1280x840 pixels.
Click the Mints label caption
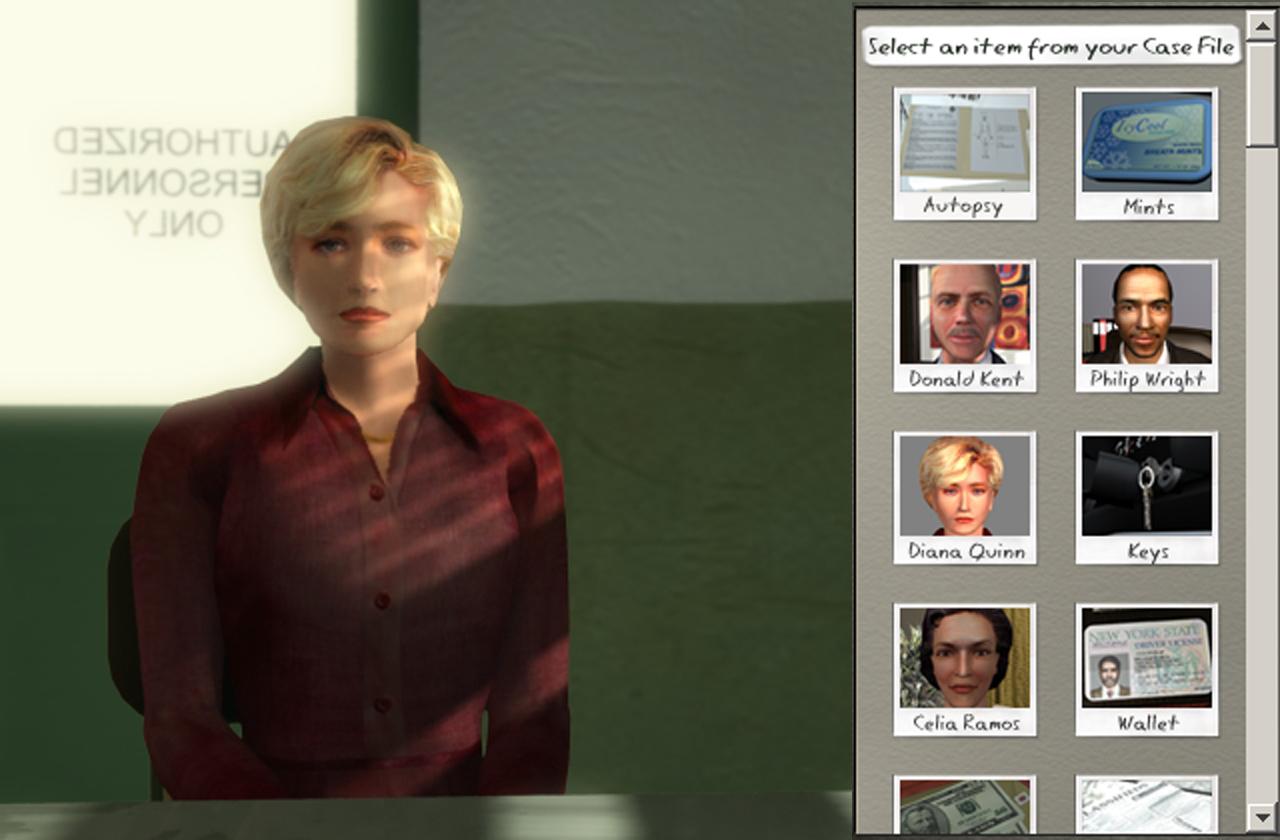coord(1146,208)
